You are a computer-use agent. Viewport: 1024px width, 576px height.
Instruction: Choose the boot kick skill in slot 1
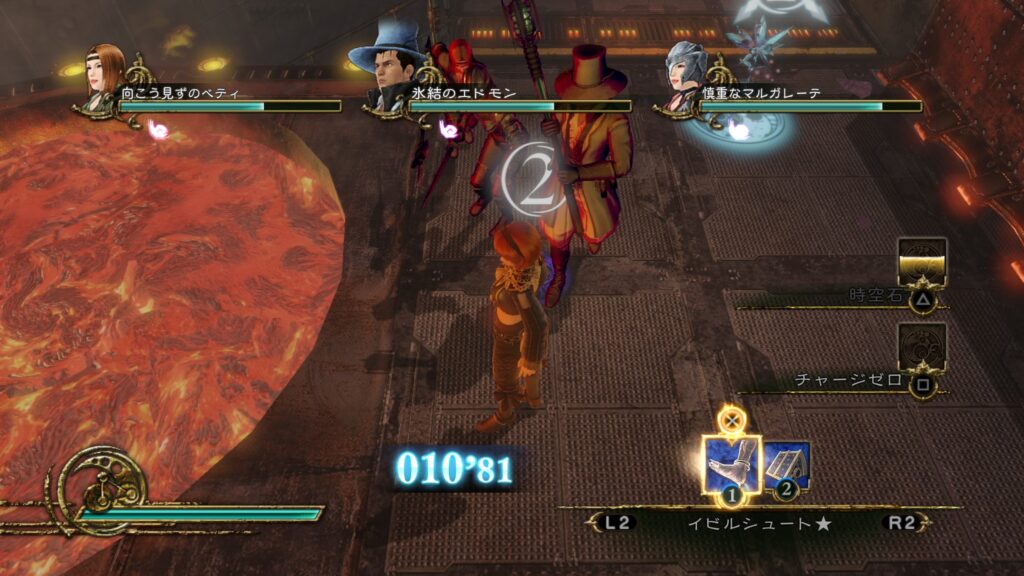[731, 464]
